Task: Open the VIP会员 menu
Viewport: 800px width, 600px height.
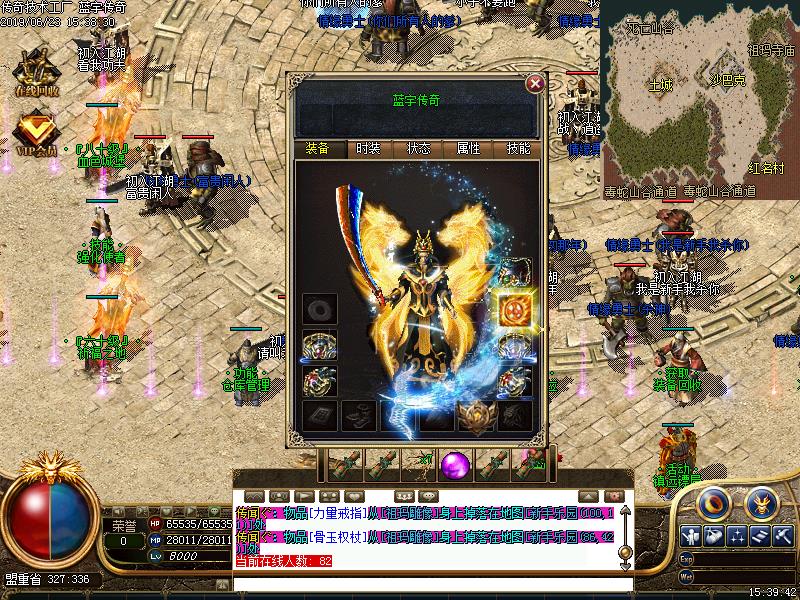Action: point(34,133)
